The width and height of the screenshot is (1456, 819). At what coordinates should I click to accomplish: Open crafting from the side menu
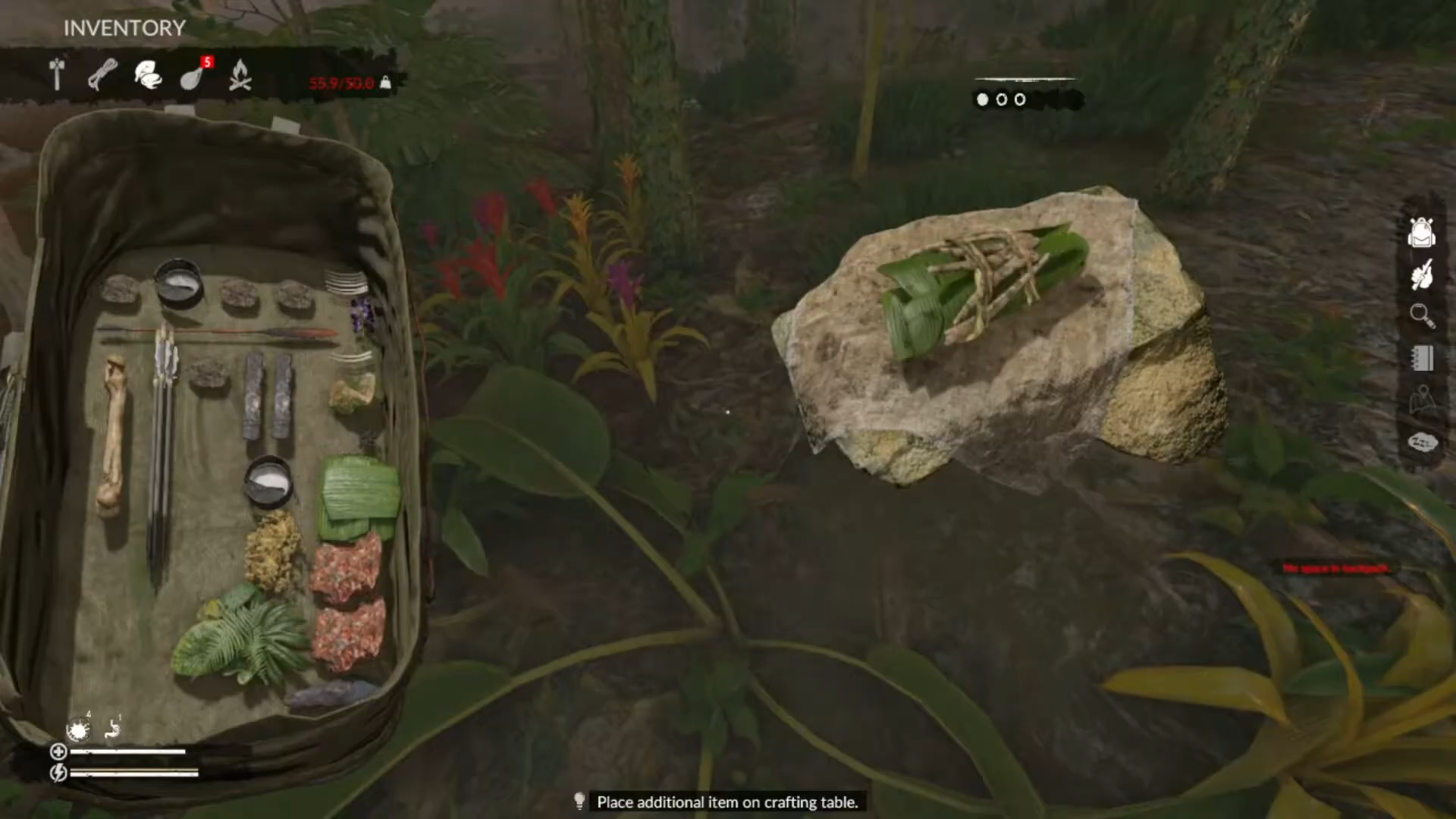point(1421,275)
